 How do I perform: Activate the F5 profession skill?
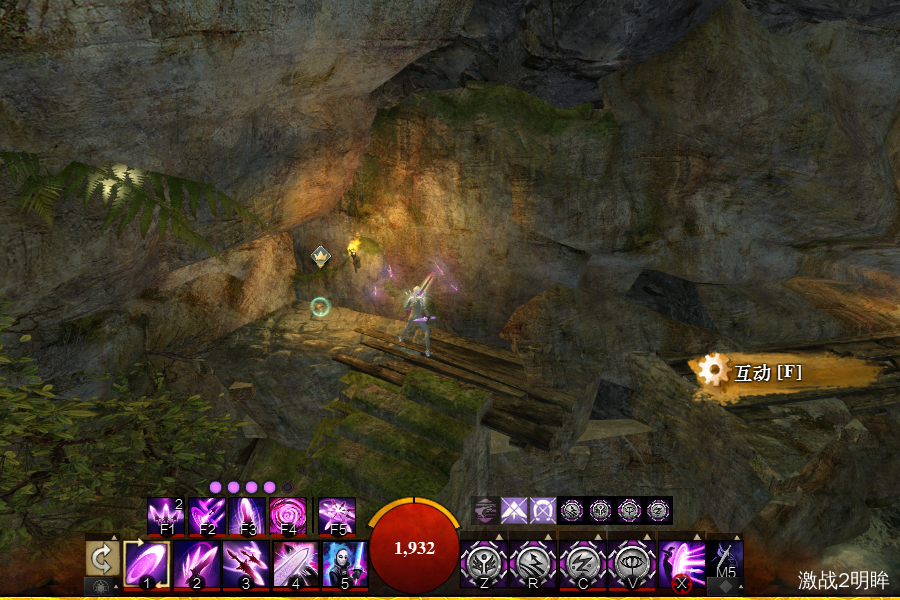[x=337, y=516]
